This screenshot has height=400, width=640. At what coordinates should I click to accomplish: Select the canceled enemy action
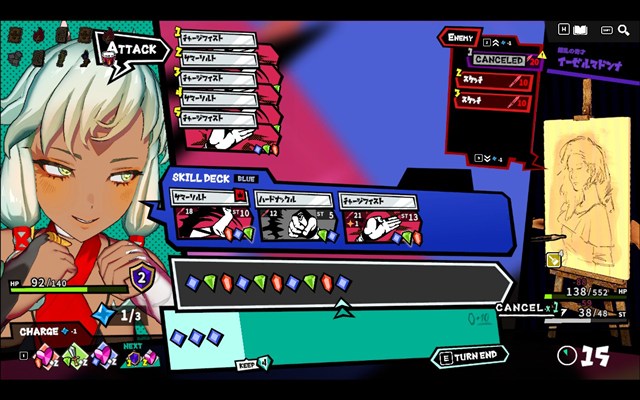(x=499, y=60)
